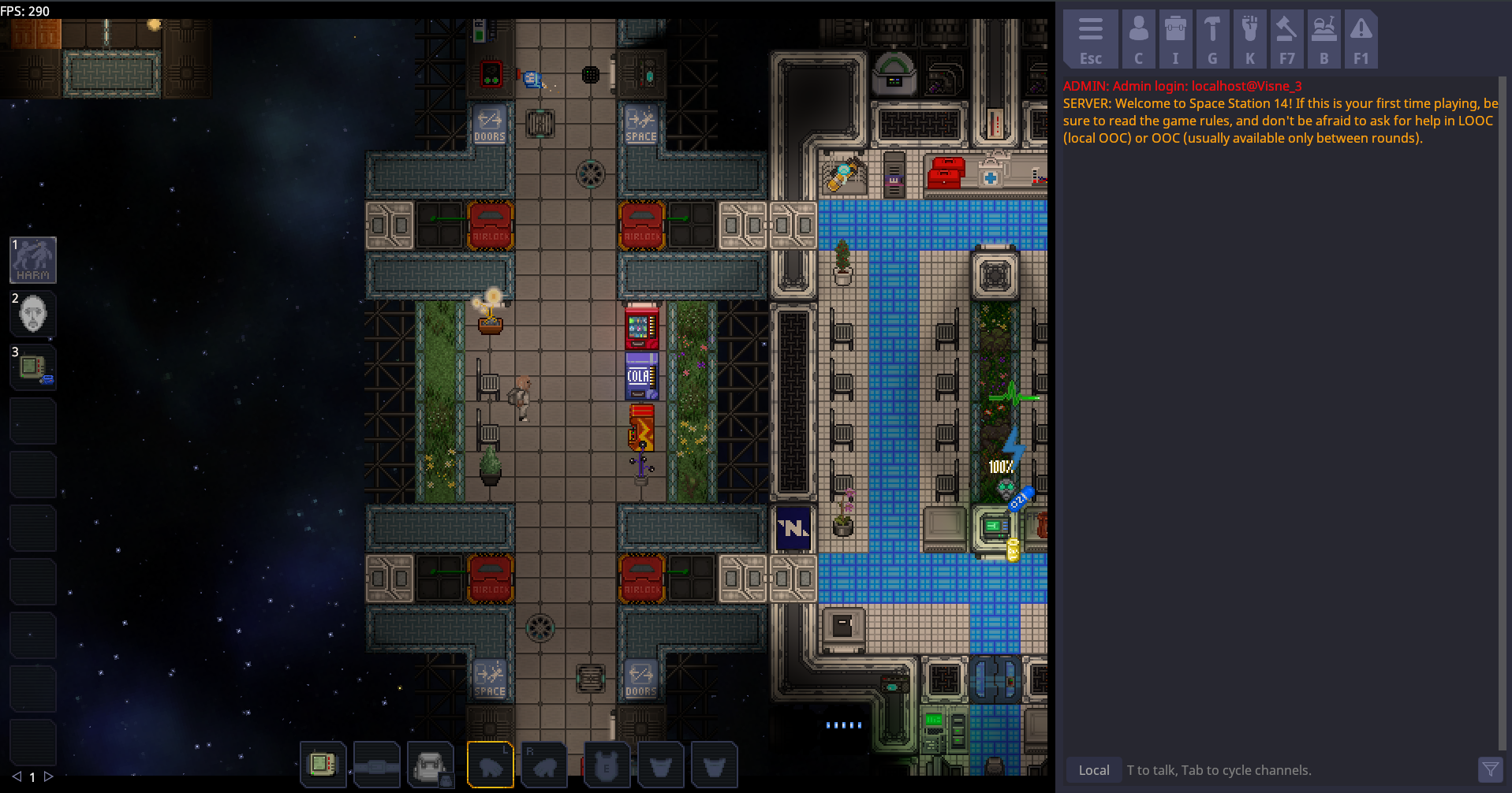Open the inventory briefcase icon labeled I
1512x793 pixels.
(x=1174, y=37)
